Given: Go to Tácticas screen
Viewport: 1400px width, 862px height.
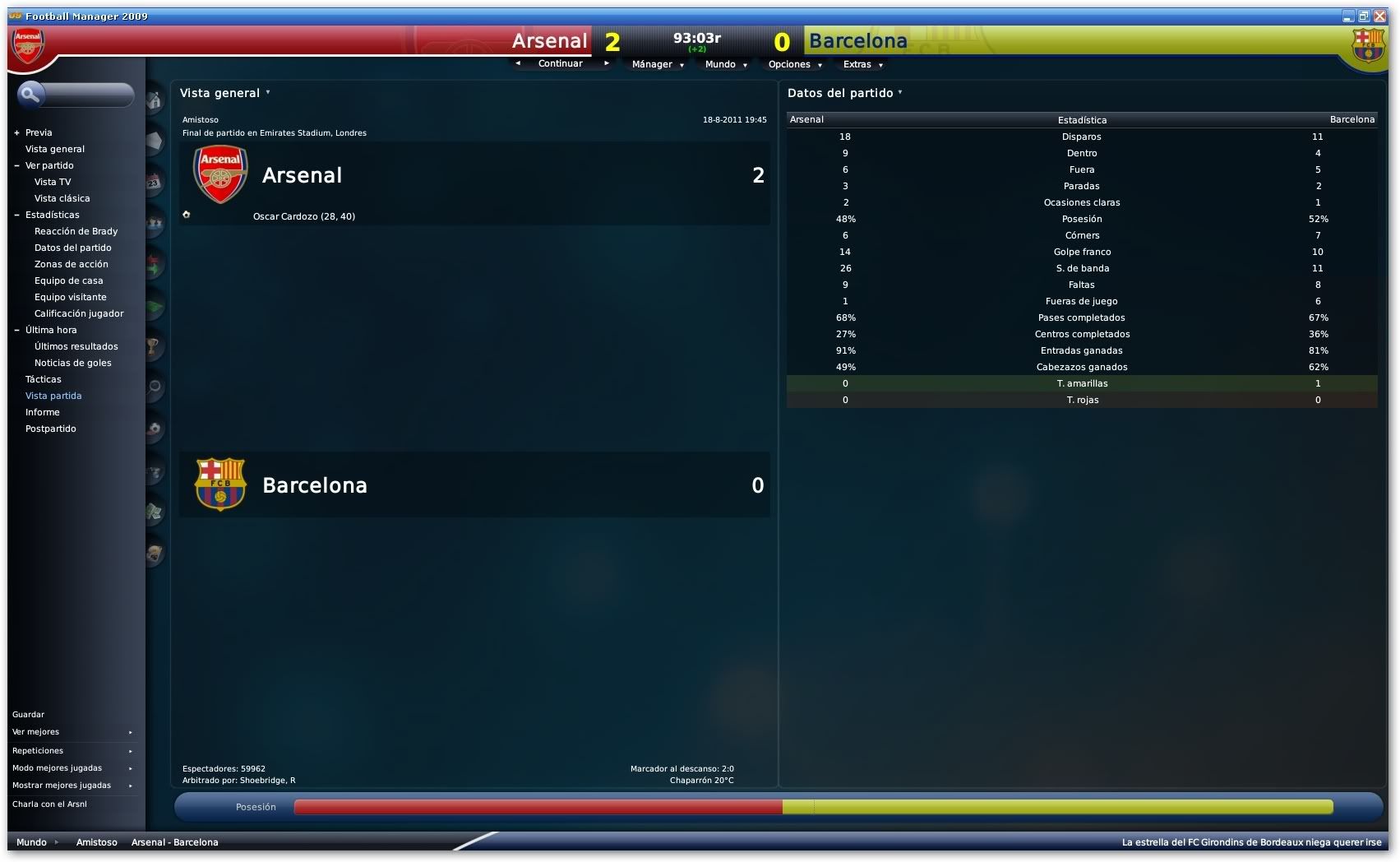Looking at the screenshot, I should pyautogui.click(x=44, y=379).
